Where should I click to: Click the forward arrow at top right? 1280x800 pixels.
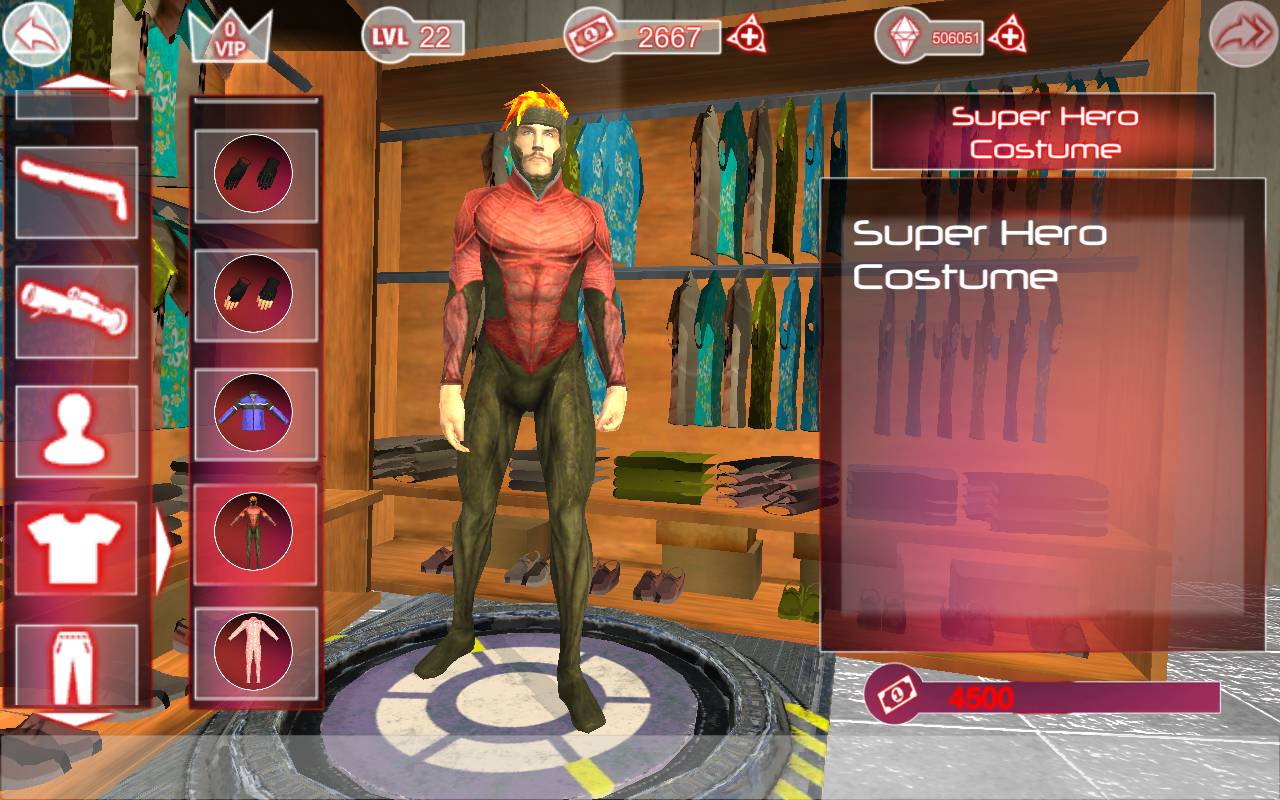1244,36
